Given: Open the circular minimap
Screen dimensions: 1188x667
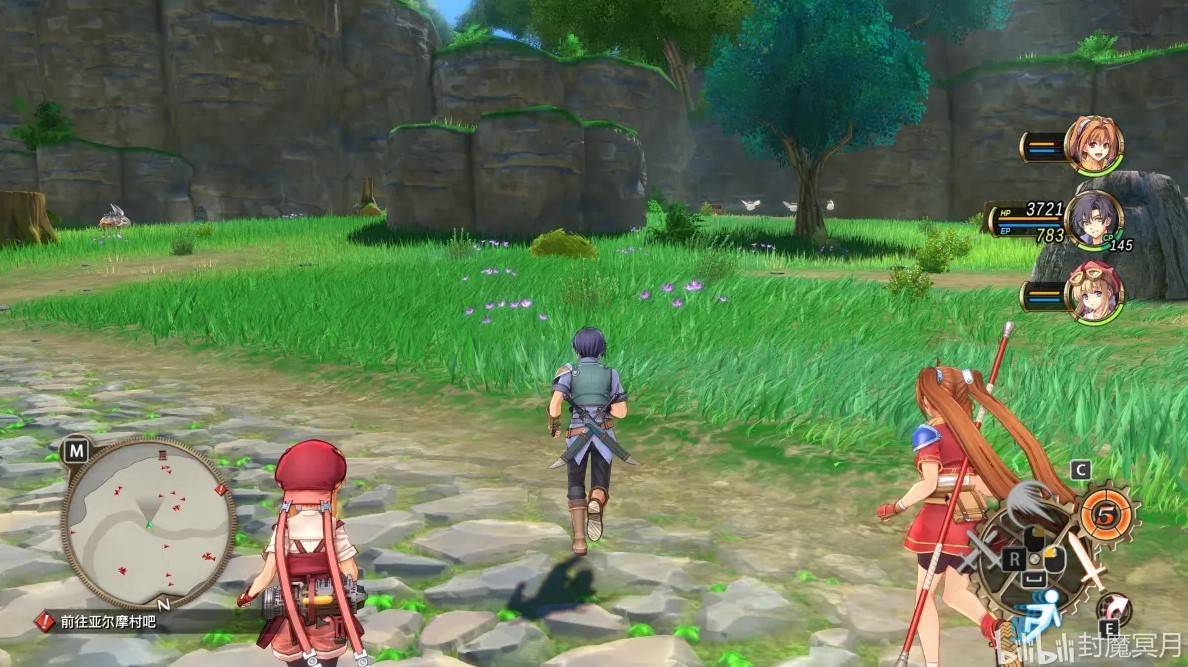Looking at the screenshot, I should [147, 522].
